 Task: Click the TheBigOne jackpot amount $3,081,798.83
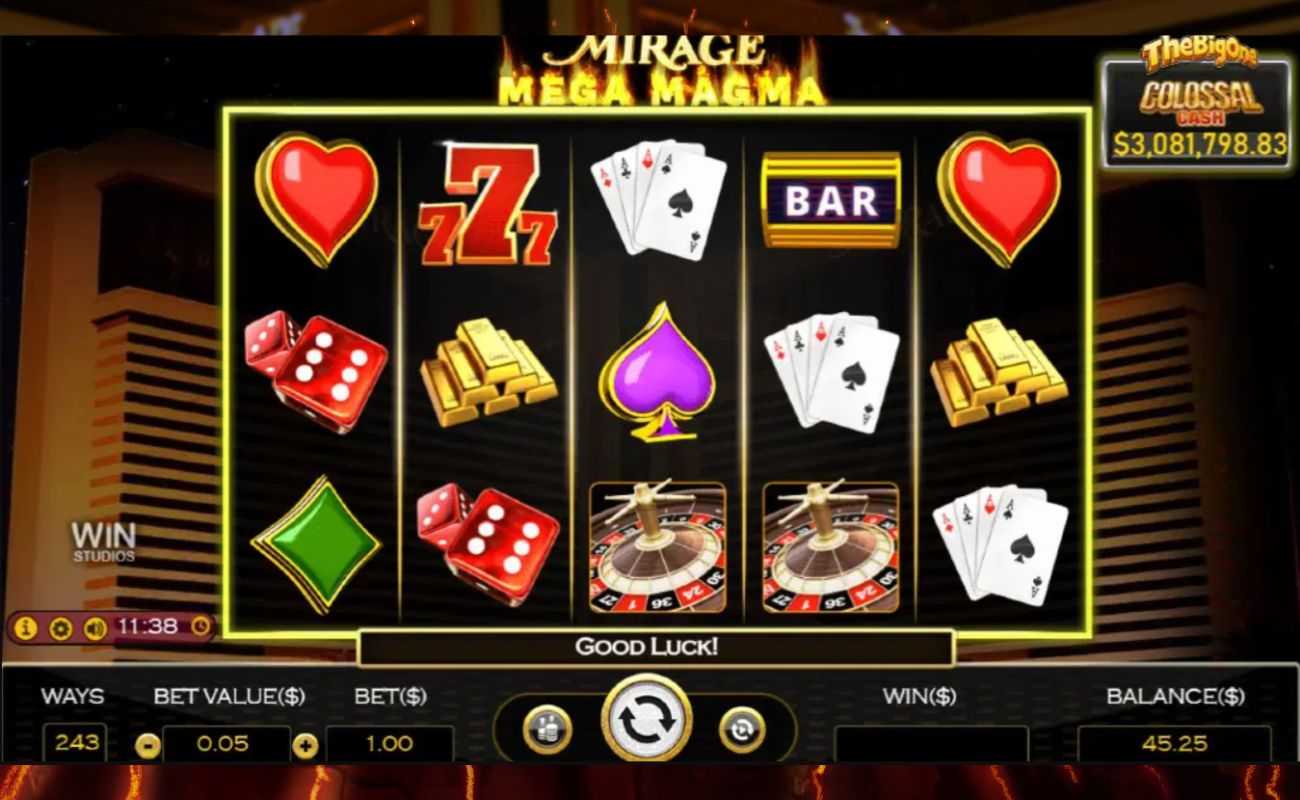[1197, 143]
